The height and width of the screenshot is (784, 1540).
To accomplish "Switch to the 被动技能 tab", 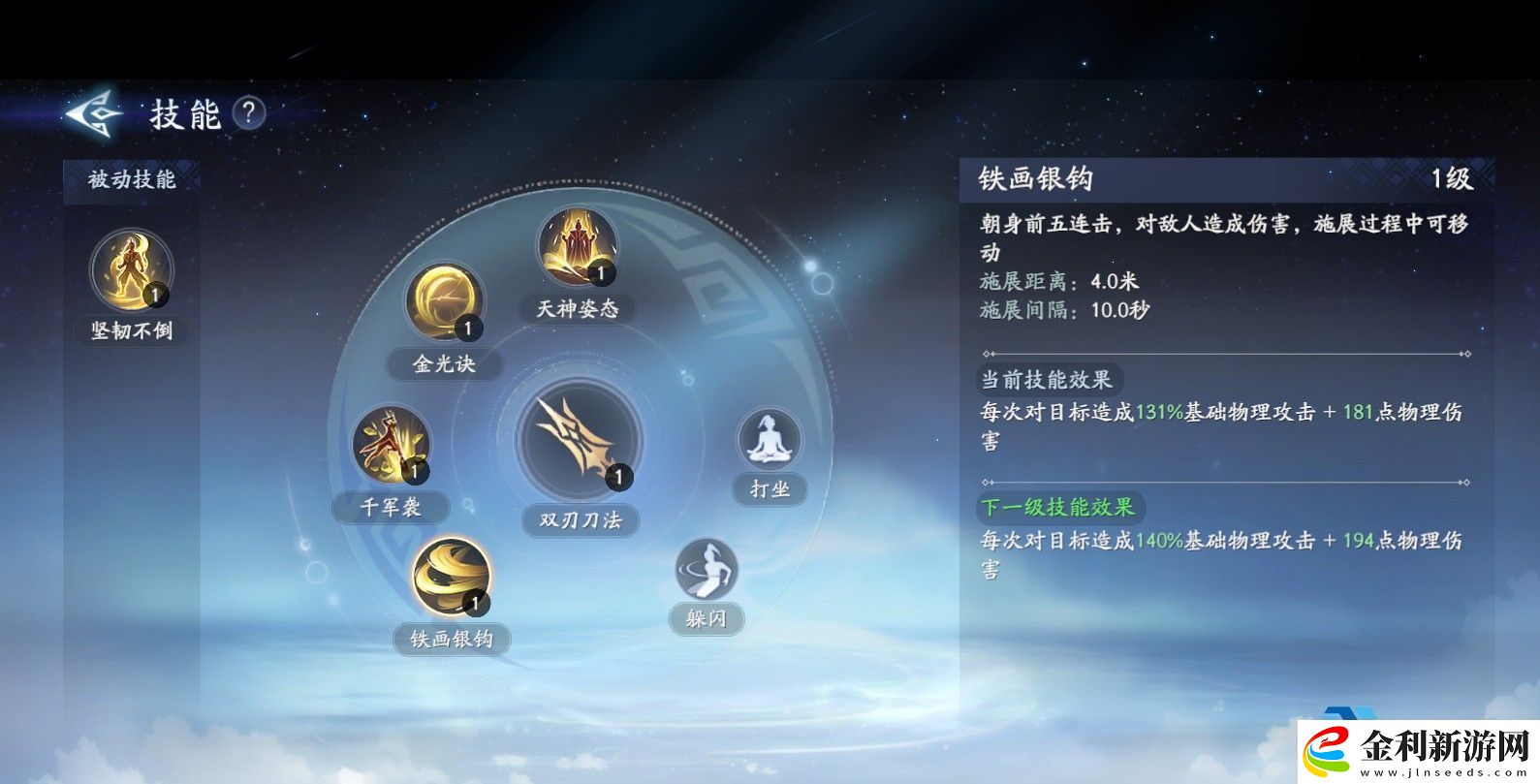I will tap(132, 180).
